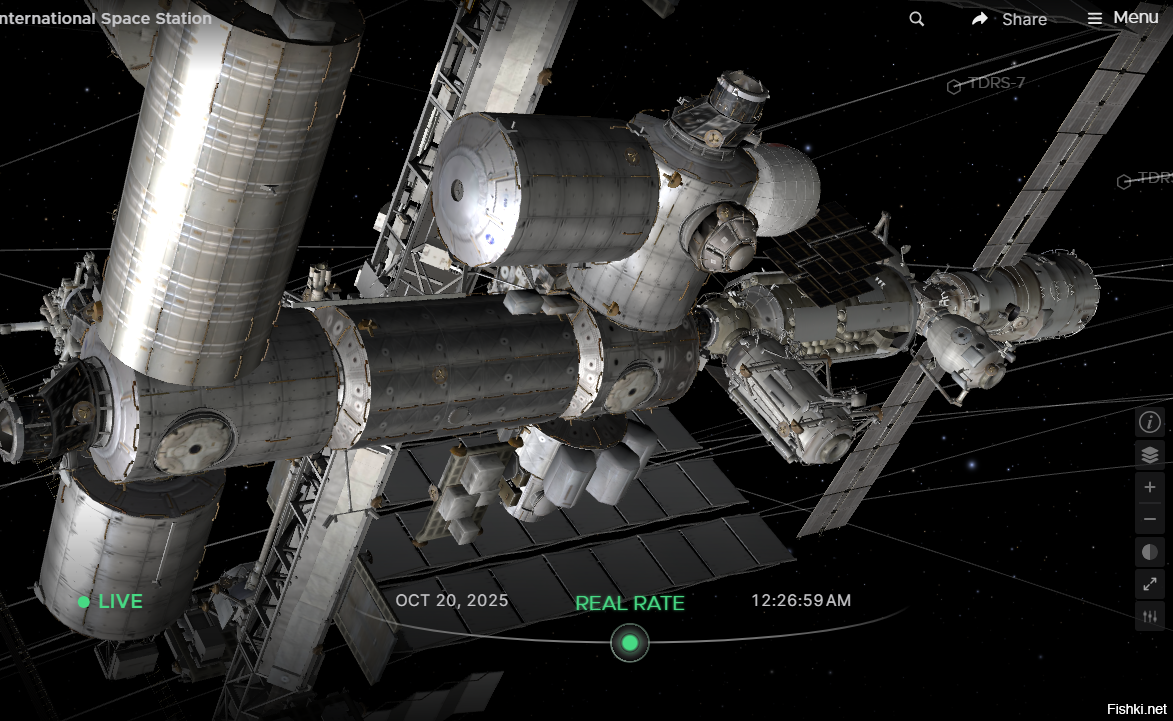This screenshot has width=1173, height=721.
Task: Click the International Space Station title
Action: pos(105,18)
